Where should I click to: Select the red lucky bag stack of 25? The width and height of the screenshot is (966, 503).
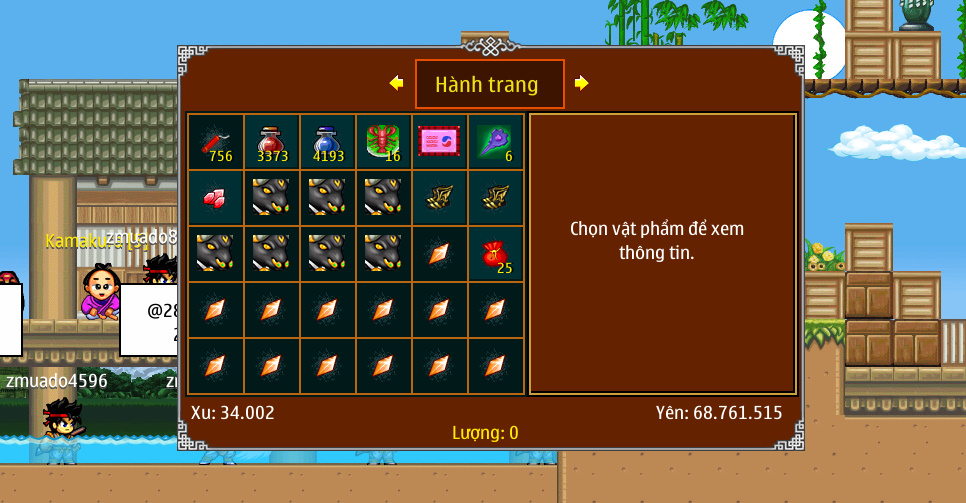click(495, 254)
